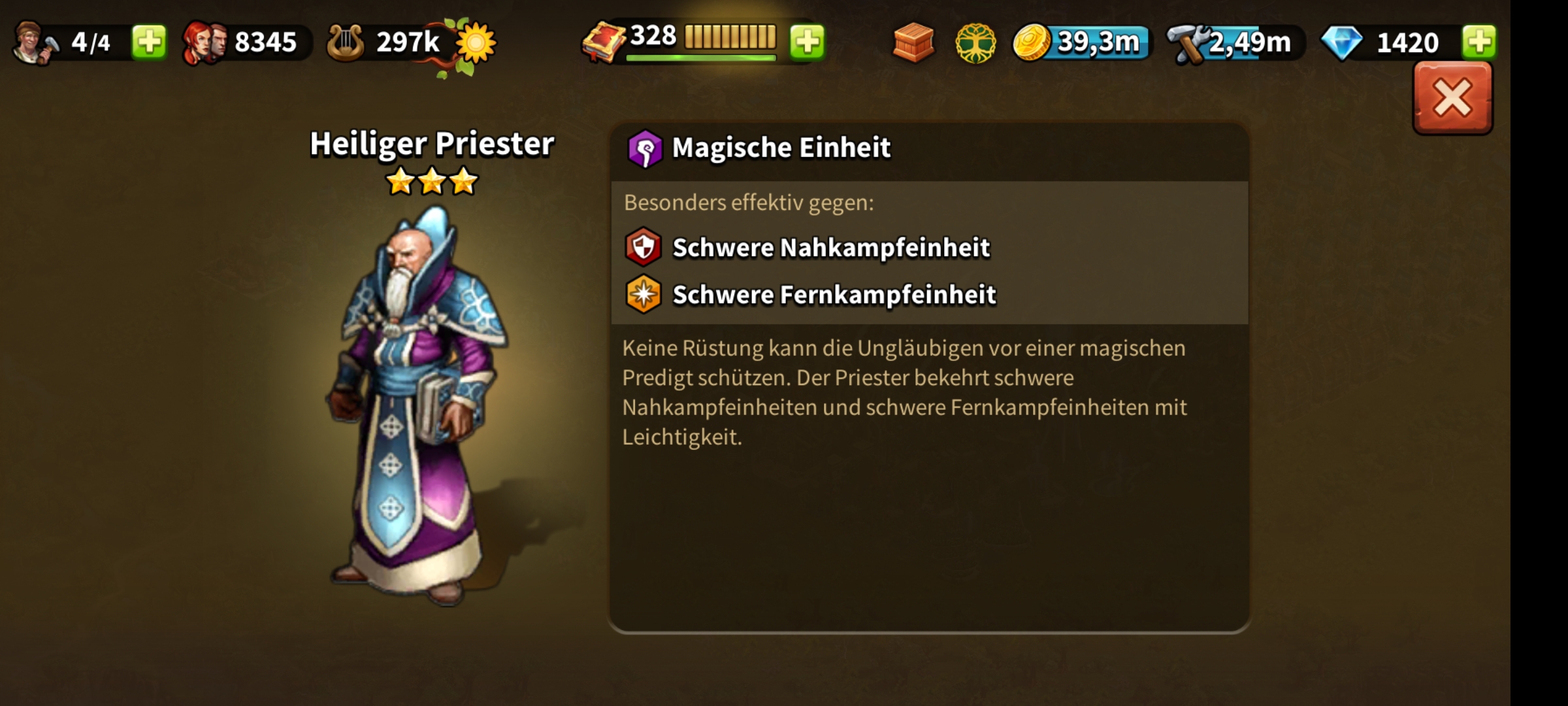This screenshot has width=1568, height=706.
Task: Tap the gold coins resource display
Action: click(1081, 42)
